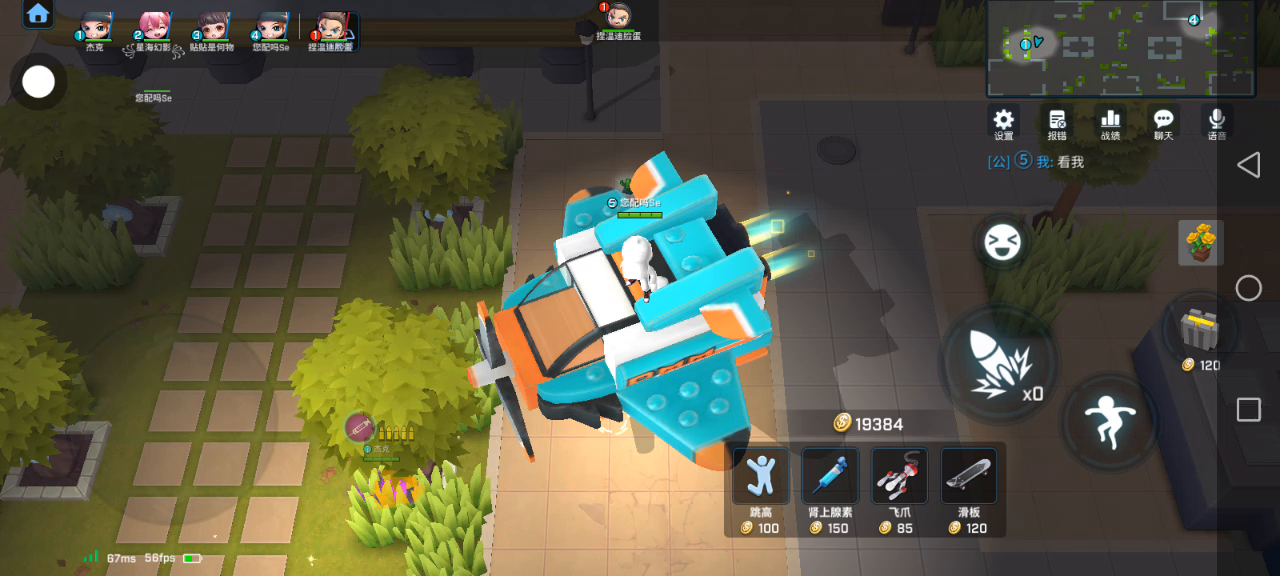
Task: Tap the Android back triangle button
Action: (x=1248, y=165)
